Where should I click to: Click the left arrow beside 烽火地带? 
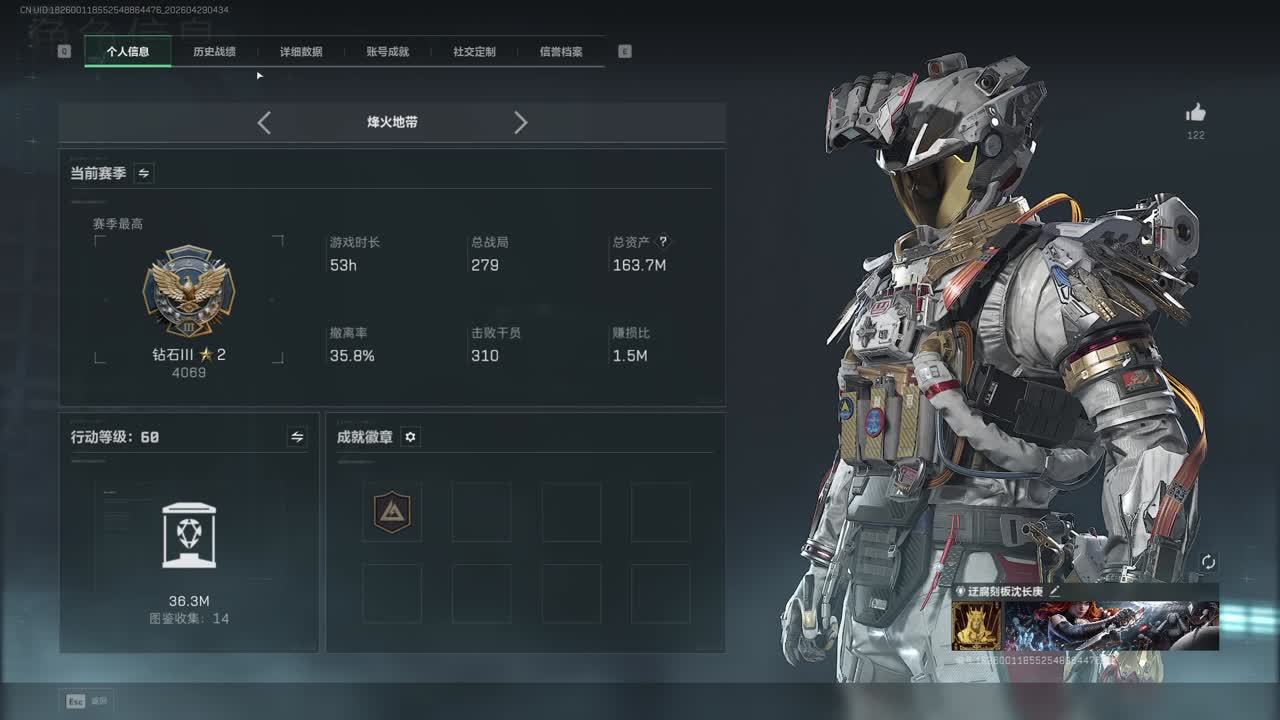264,123
